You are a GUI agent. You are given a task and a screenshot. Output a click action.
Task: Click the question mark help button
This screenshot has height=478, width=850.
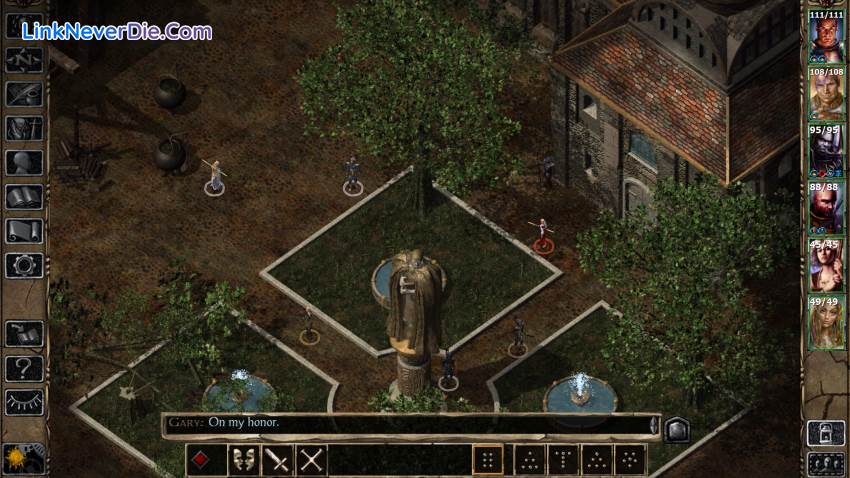click(x=23, y=367)
